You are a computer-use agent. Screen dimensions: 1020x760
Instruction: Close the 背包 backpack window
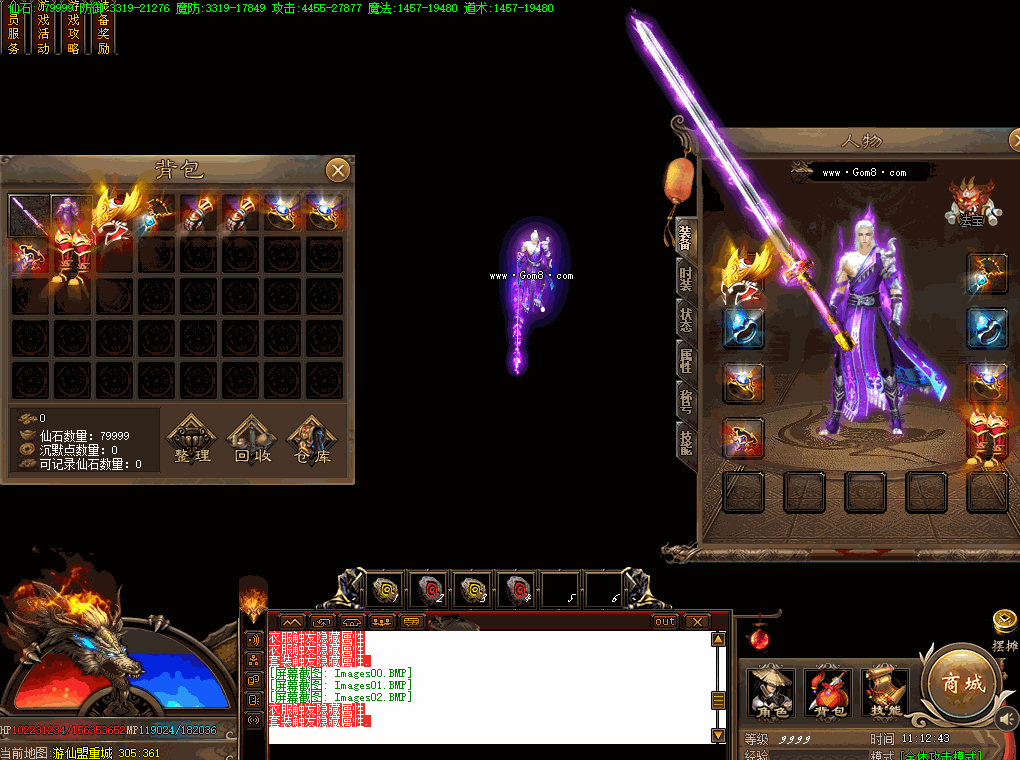(338, 170)
